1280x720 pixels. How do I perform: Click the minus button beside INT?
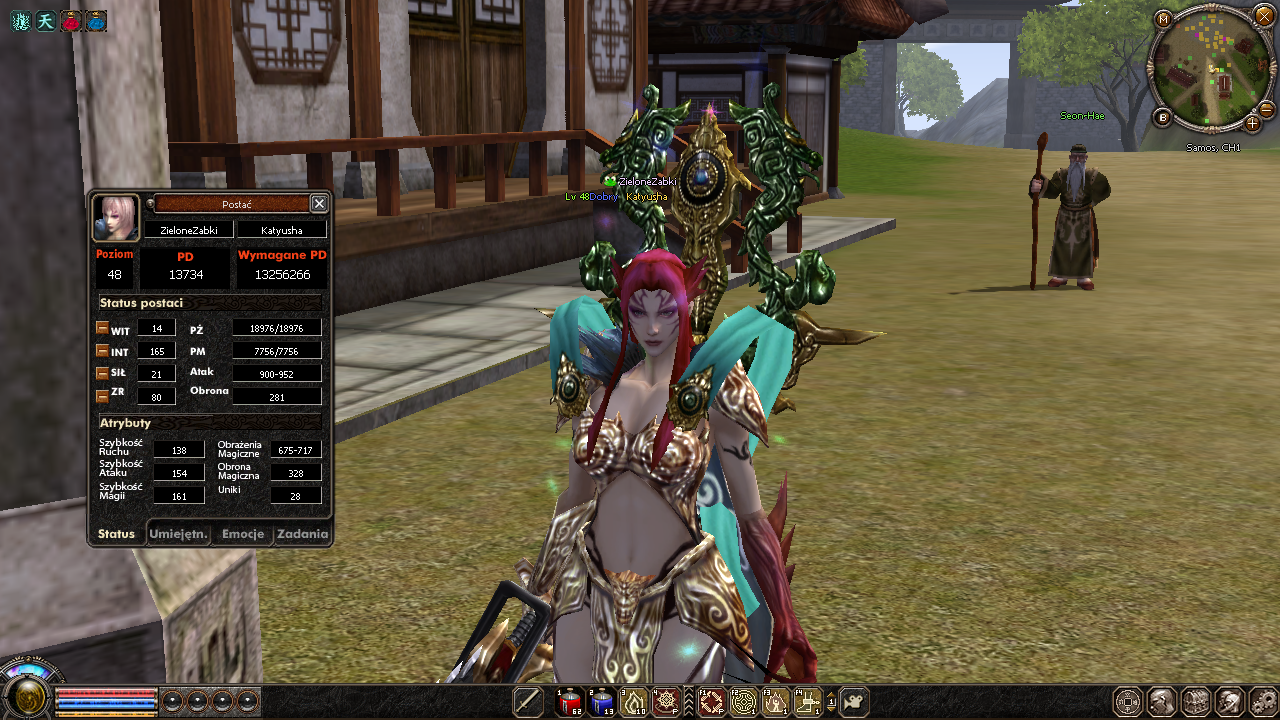[x=102, y=350]
